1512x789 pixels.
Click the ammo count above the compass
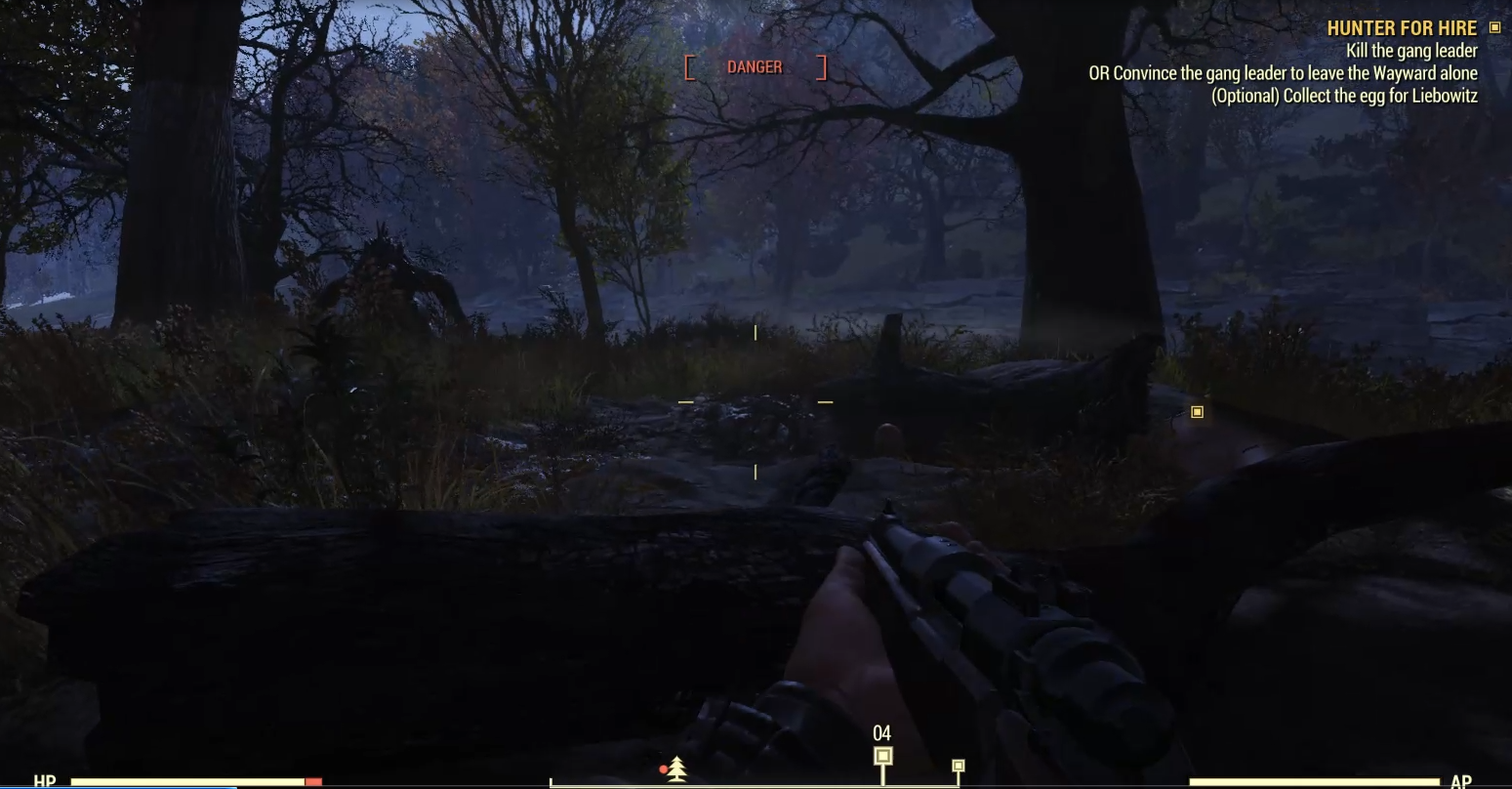881,730
